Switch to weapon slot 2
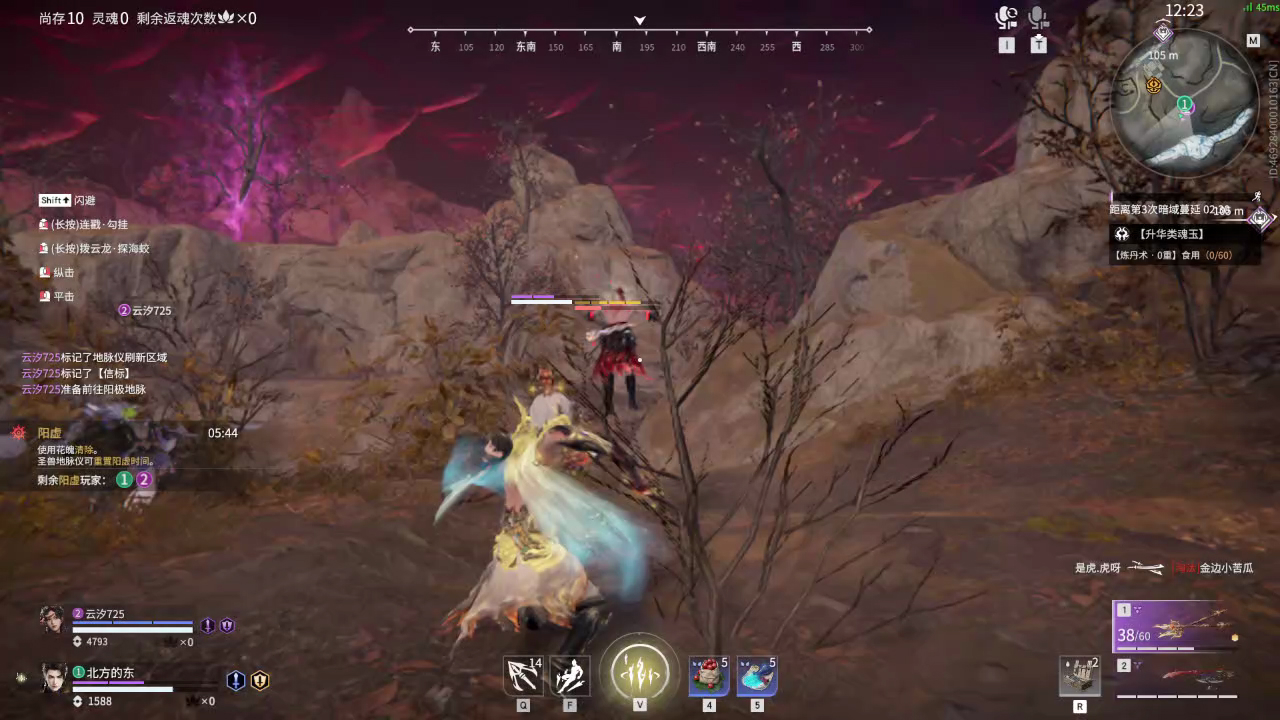This screenshot has width=1280, height=720. click(1125, 663)
